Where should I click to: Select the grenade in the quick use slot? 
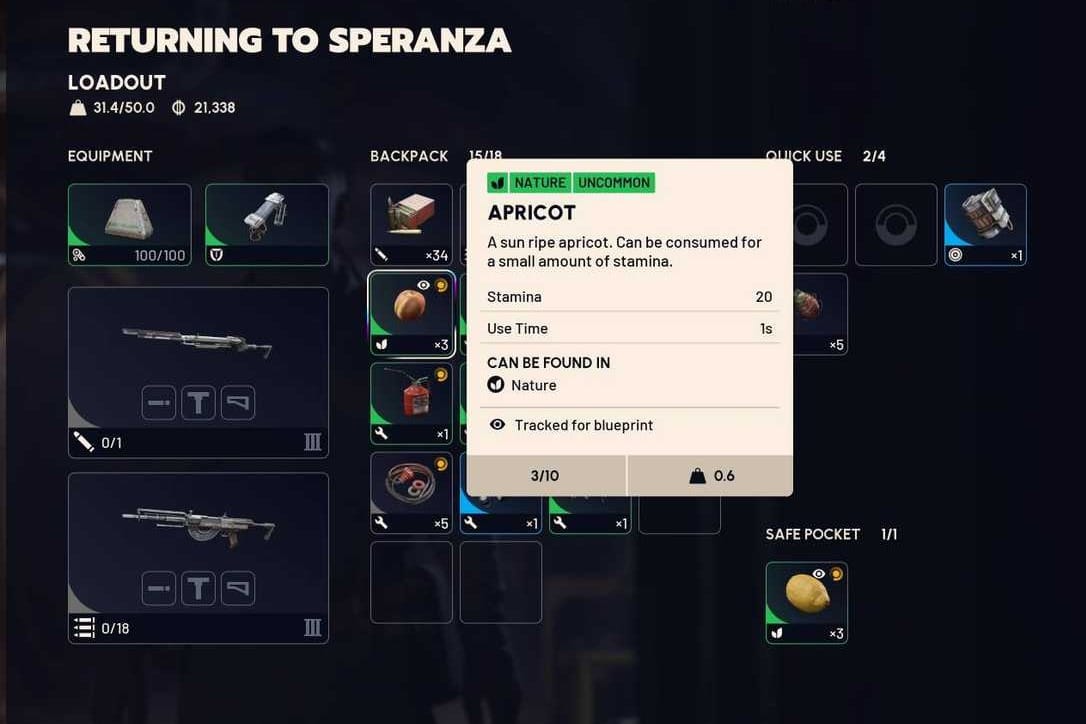click(985, 224)
